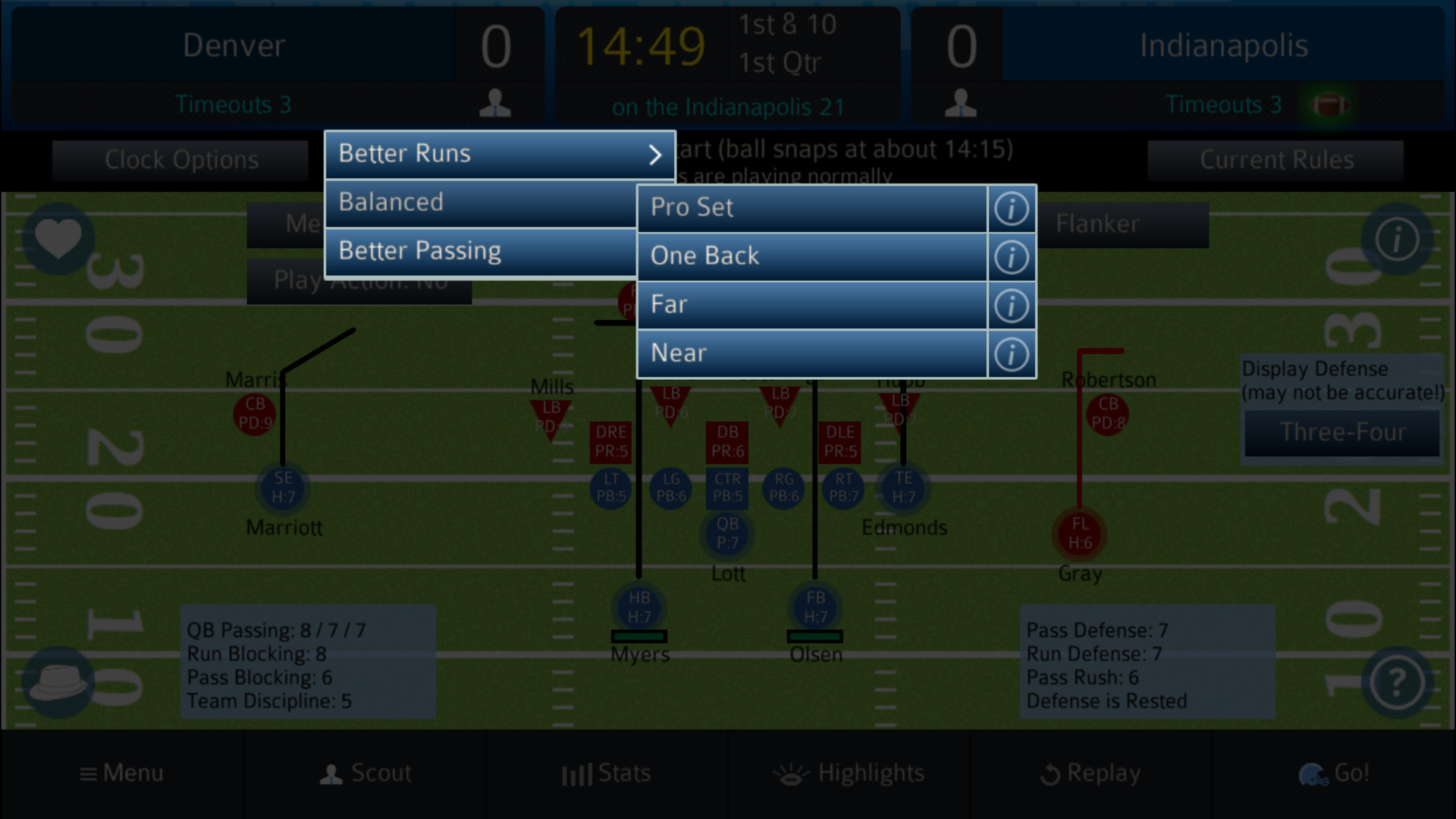Change defense display from Three-Four

coord(1341,432)
